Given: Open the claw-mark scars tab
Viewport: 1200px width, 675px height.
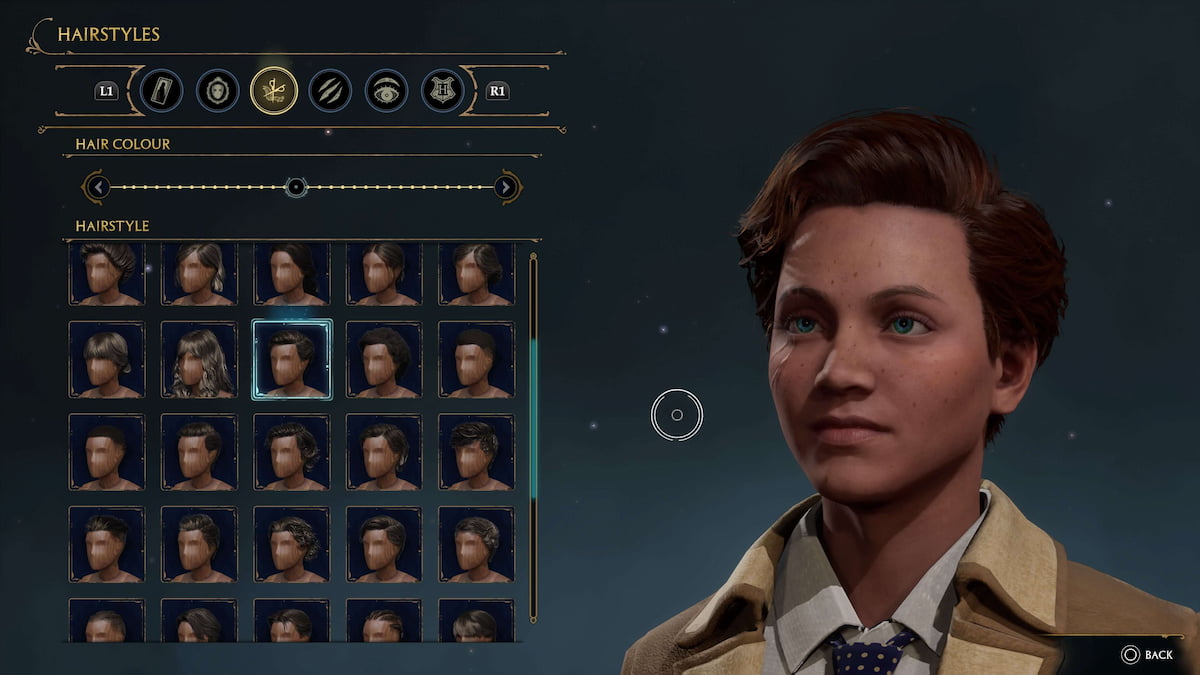Looking at the screenshot, I should tap(329, 91).
